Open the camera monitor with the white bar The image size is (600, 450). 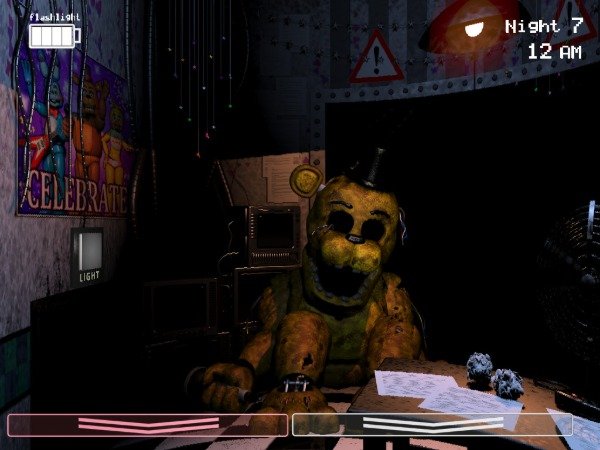point(432,425)
